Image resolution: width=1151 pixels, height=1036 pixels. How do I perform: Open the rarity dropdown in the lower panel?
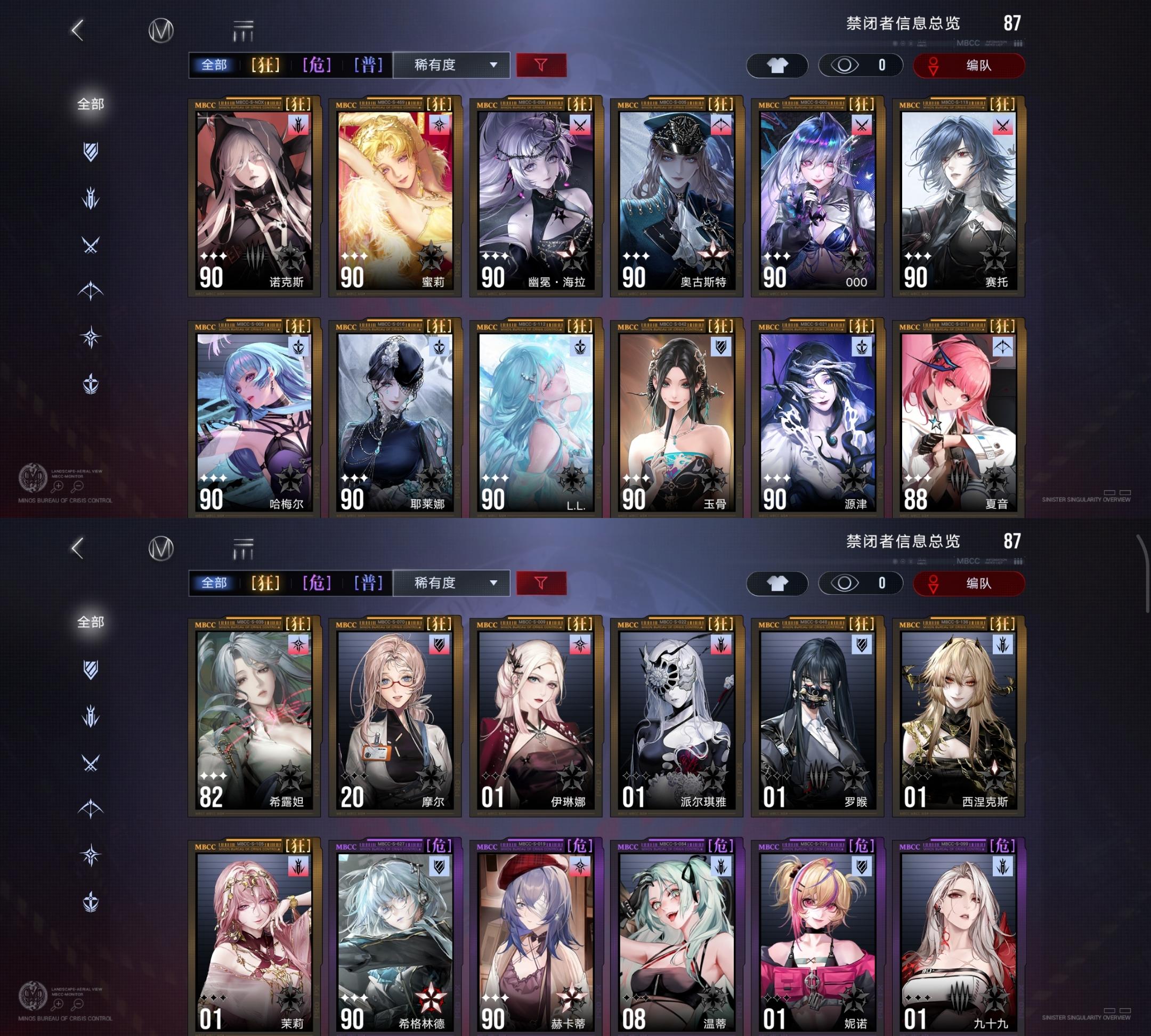(450, 584)
